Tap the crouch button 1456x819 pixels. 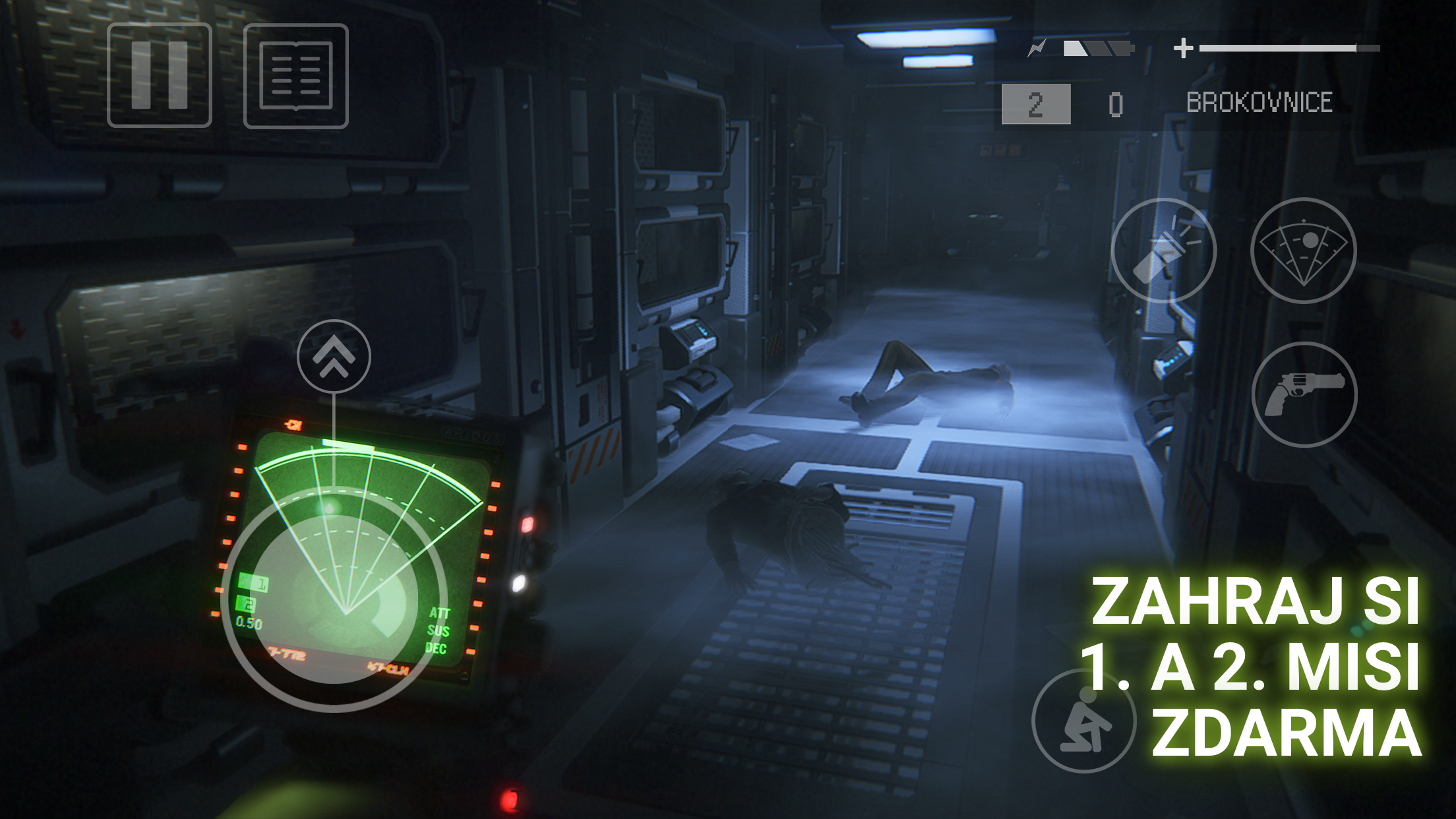[x=1083, y=720]
